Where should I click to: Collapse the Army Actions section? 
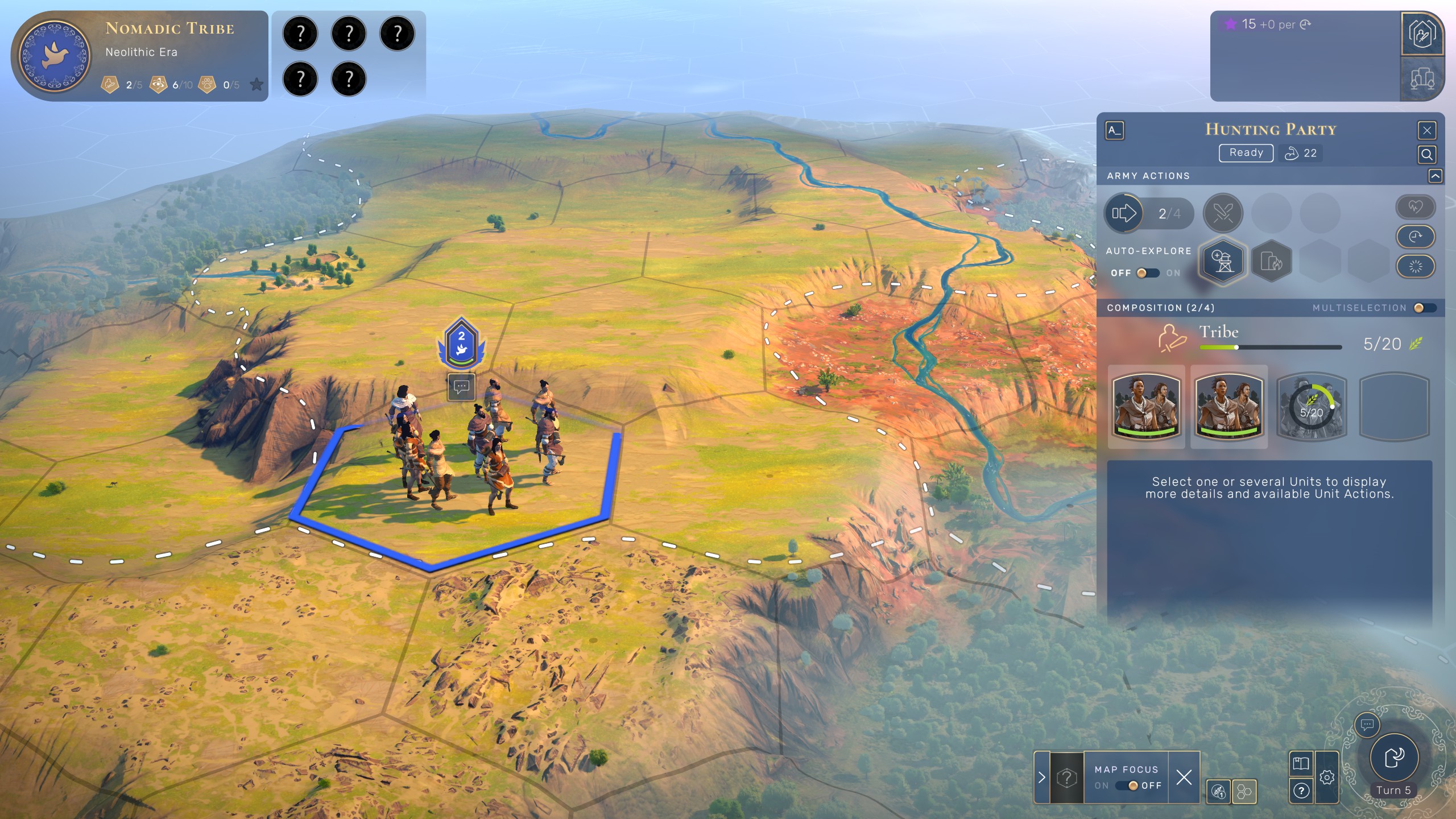(x=1435, y=176)
